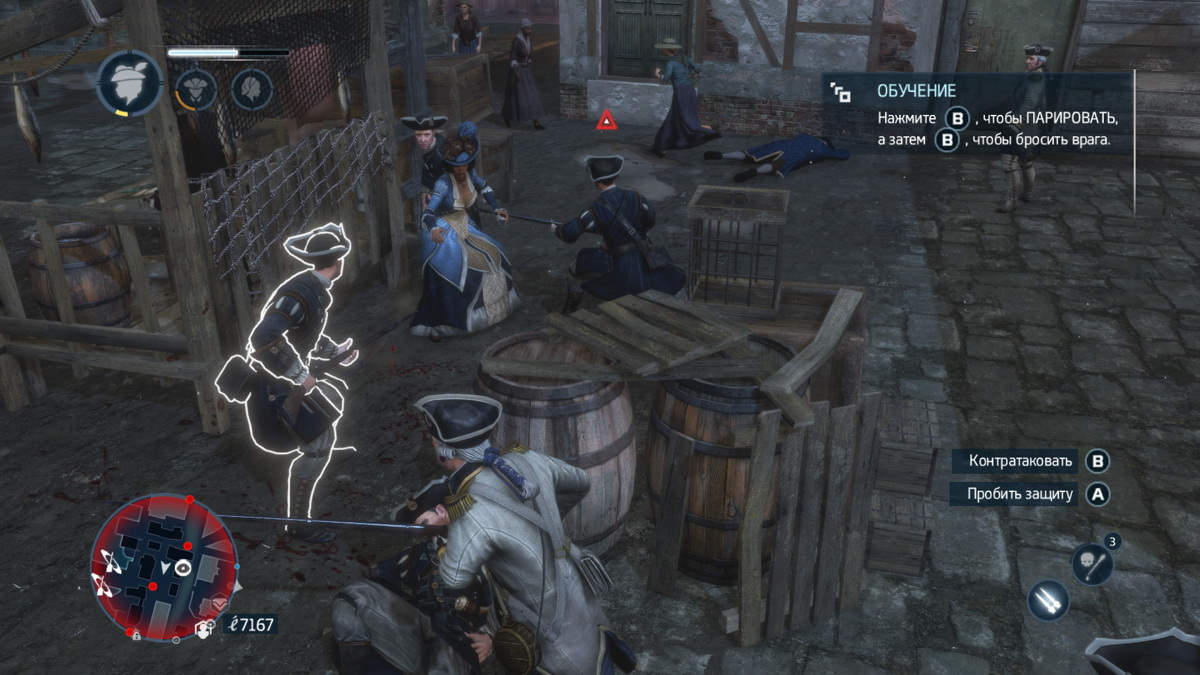The image size is (1200, 675).
Task: Click the white eye marker on minimap
Action: [183, 567]
